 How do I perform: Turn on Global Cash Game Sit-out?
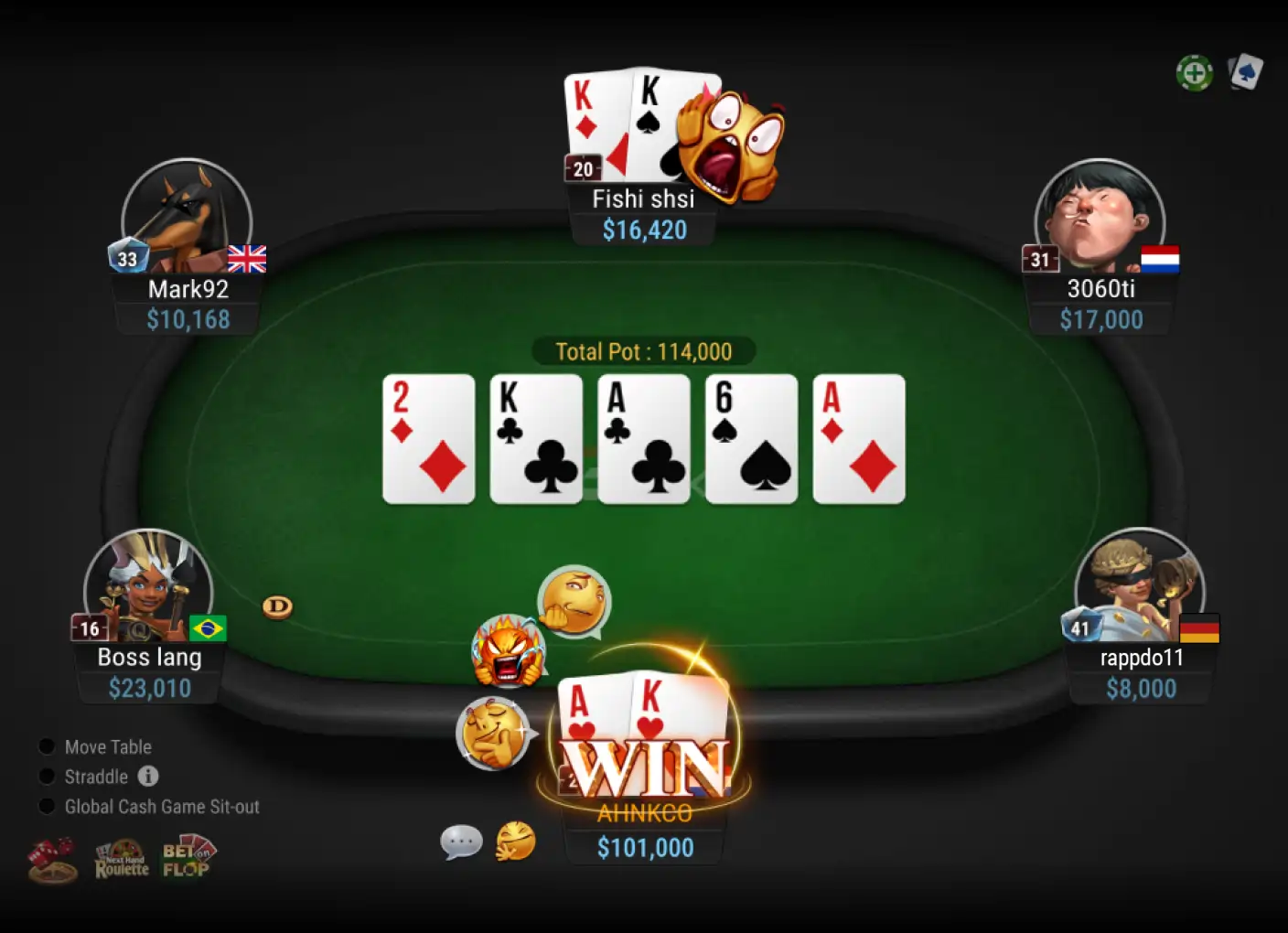46,806
